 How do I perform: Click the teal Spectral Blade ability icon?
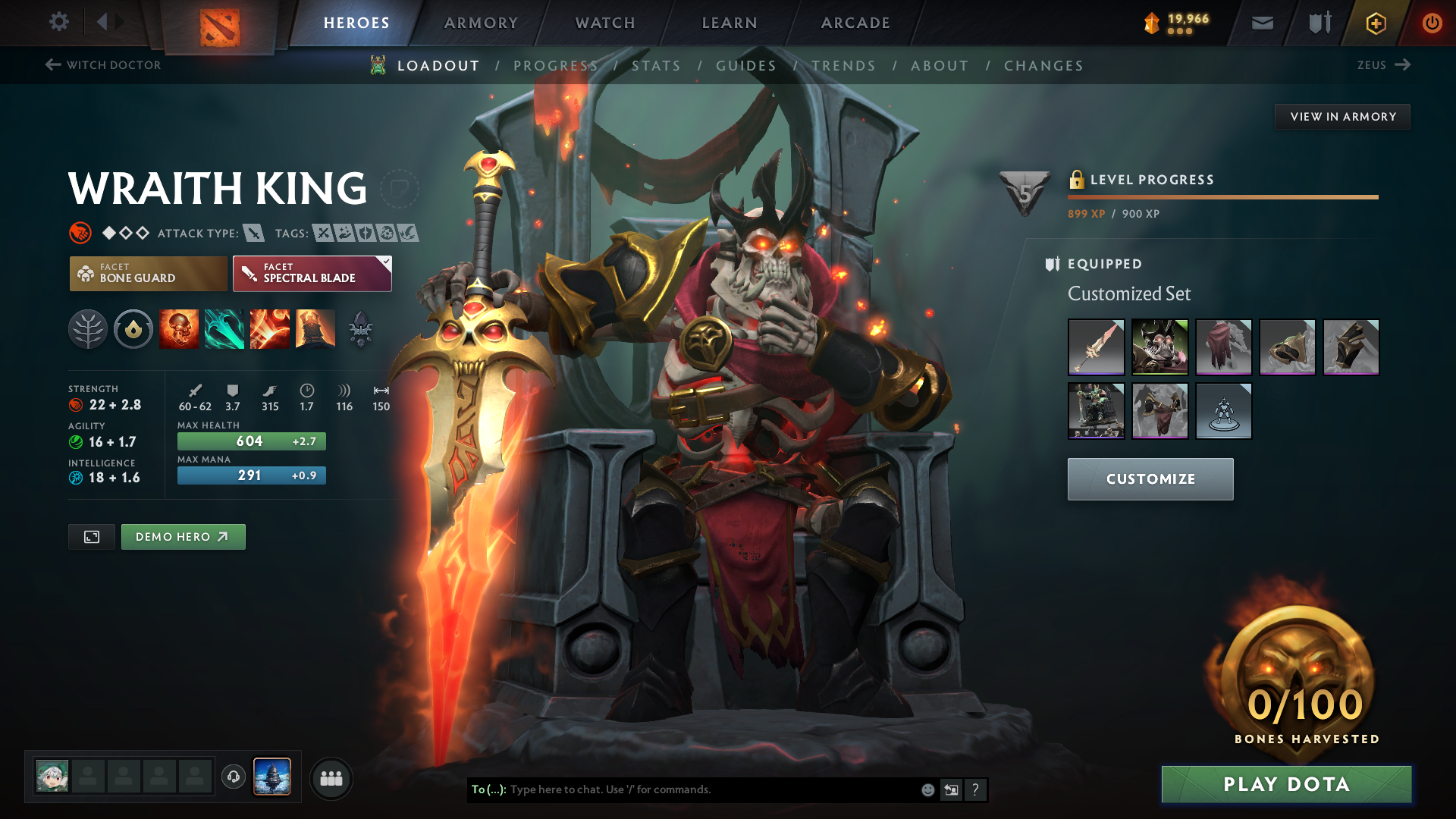click(x=224, y=328)
